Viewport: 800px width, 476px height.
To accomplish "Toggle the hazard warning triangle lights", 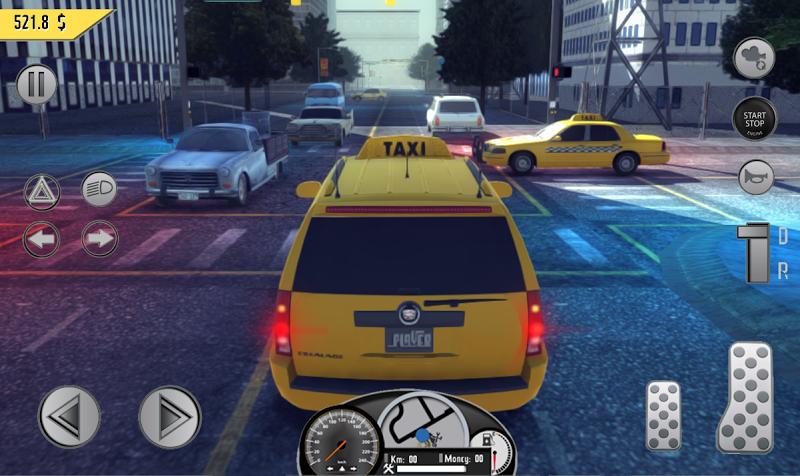I will (42, 189).
